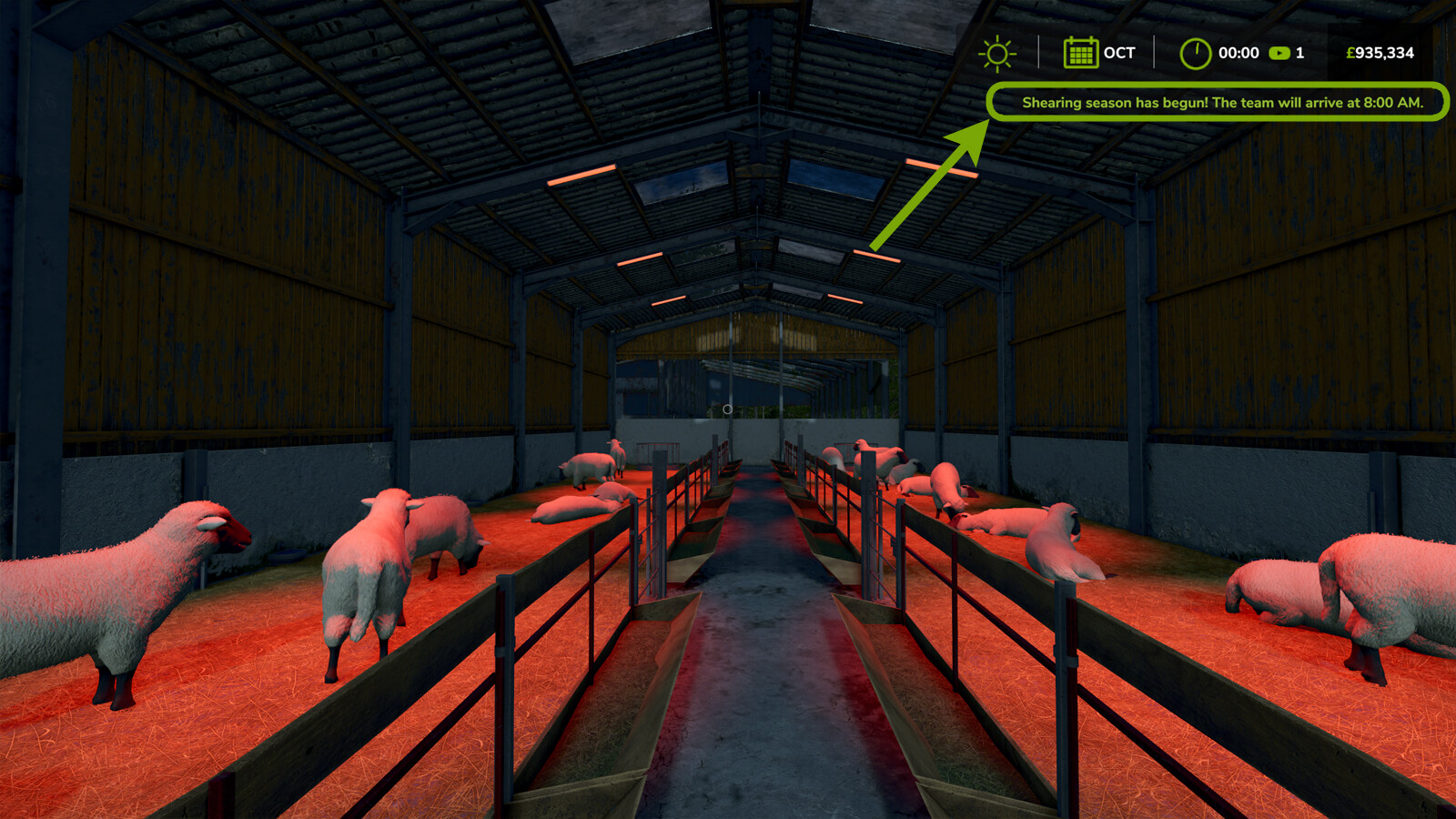Click the circular stopwatch dial icon
The height and width of the screenshot is (819, 1456).
click(1197, 53)
